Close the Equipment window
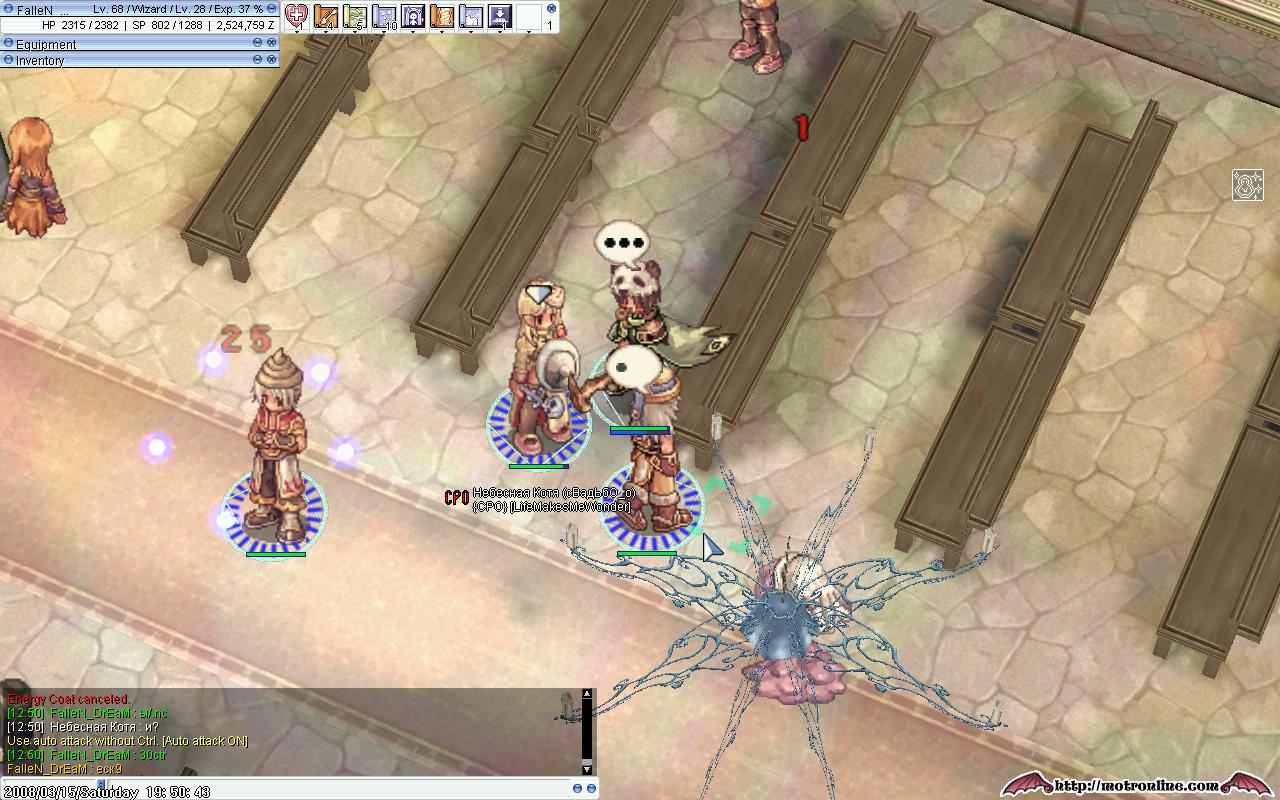 click(272, 43)
